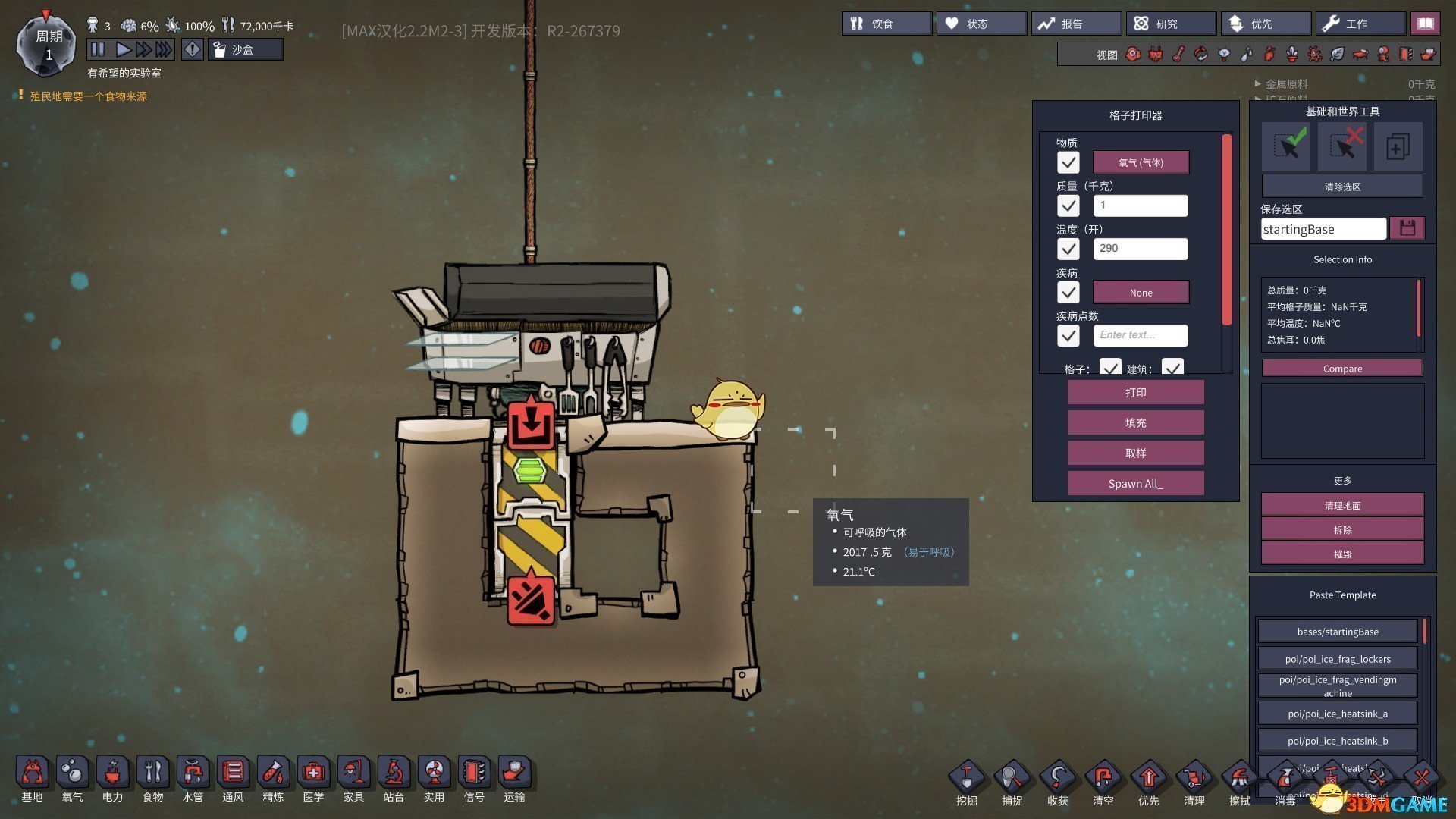Select the 摧毁 (Destroy) button
The height and width of the screenshot is (819, 1456).
(1342, 554)
